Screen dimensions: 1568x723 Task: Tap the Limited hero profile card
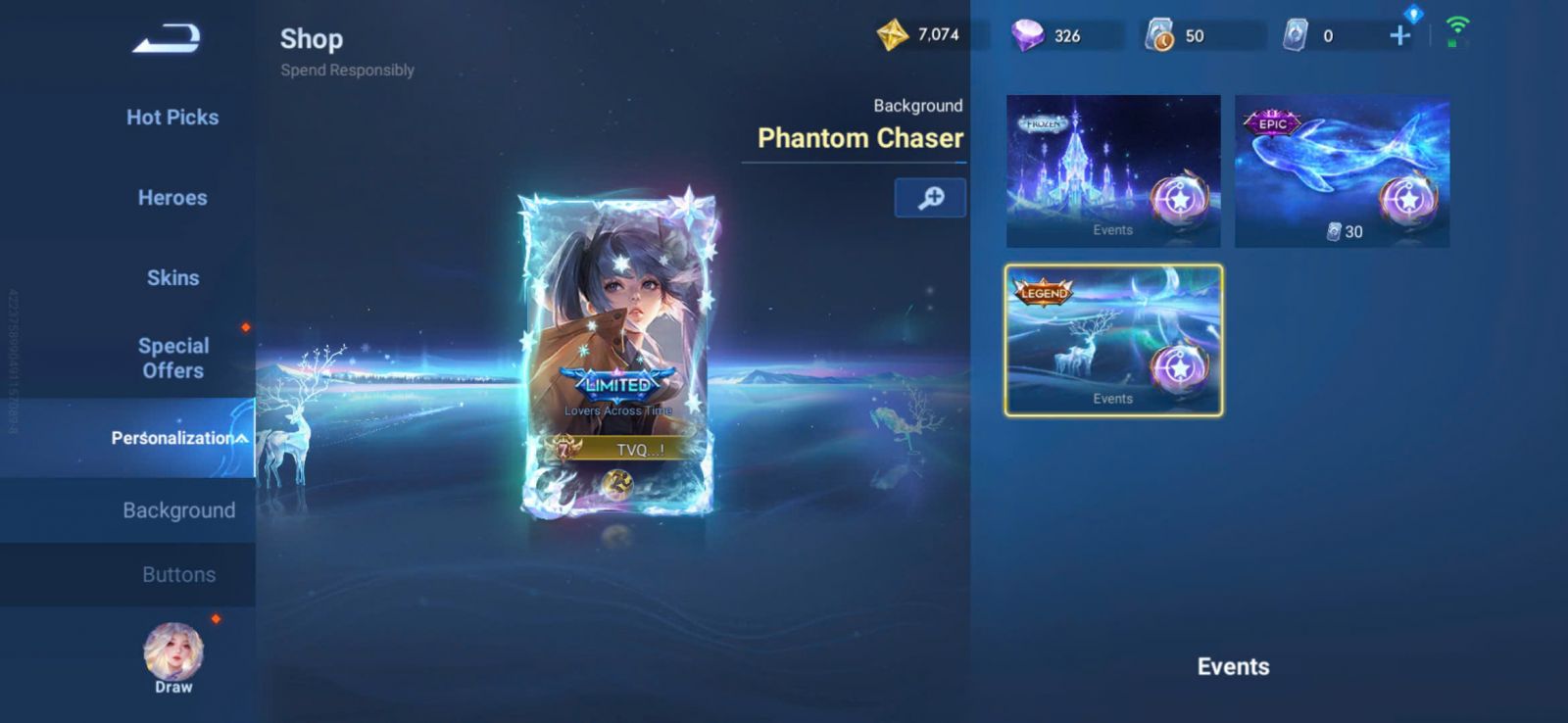(x=617, y=353)
